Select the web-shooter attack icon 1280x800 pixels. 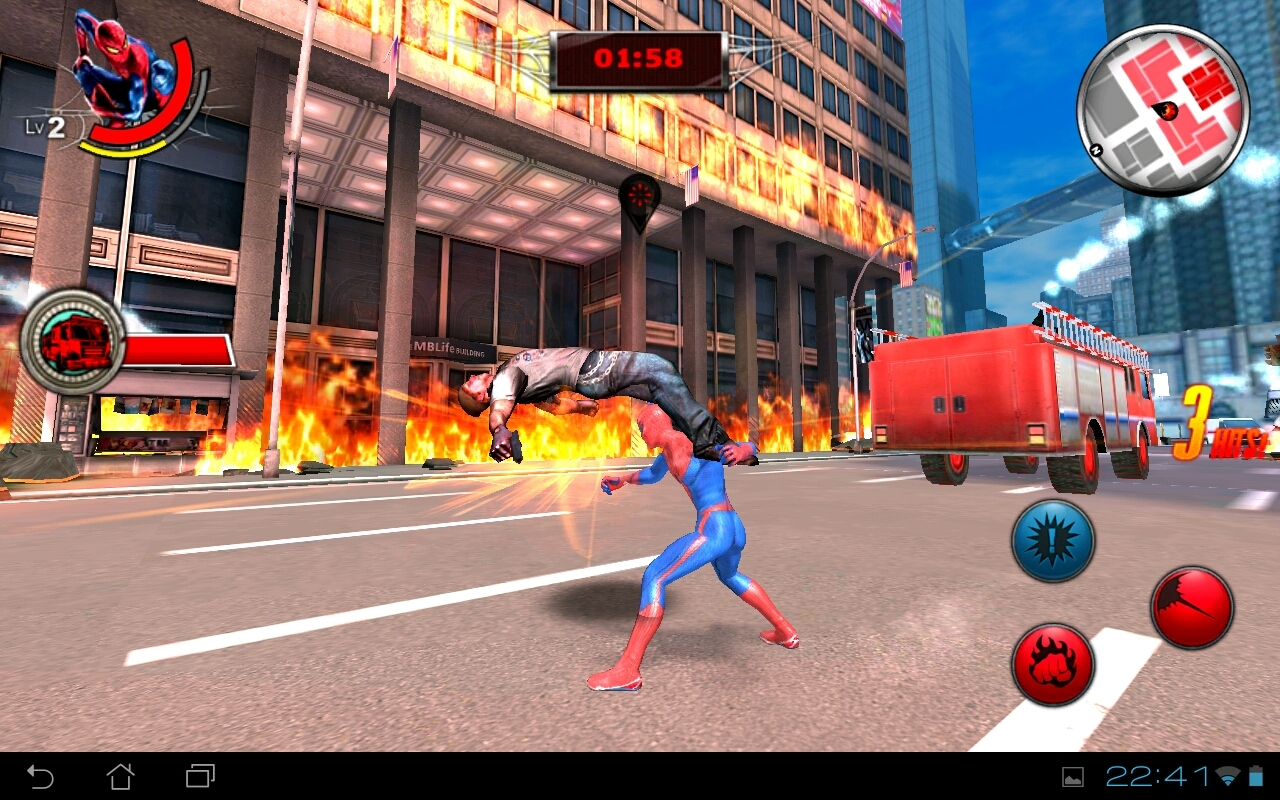click(1190, 607)
